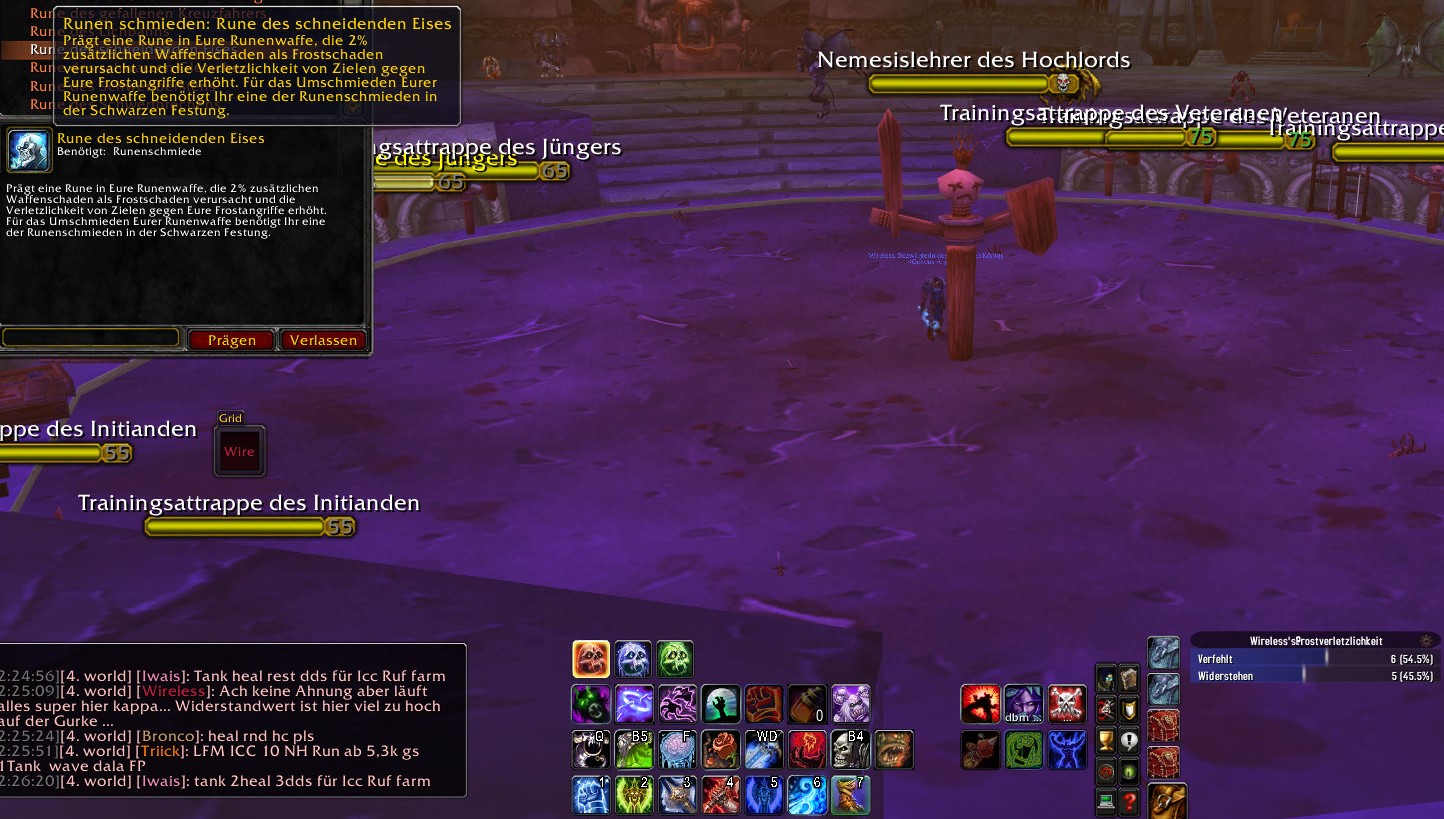Click Wireless's name in chat
1444x819 pixels.
pos(175,691)
